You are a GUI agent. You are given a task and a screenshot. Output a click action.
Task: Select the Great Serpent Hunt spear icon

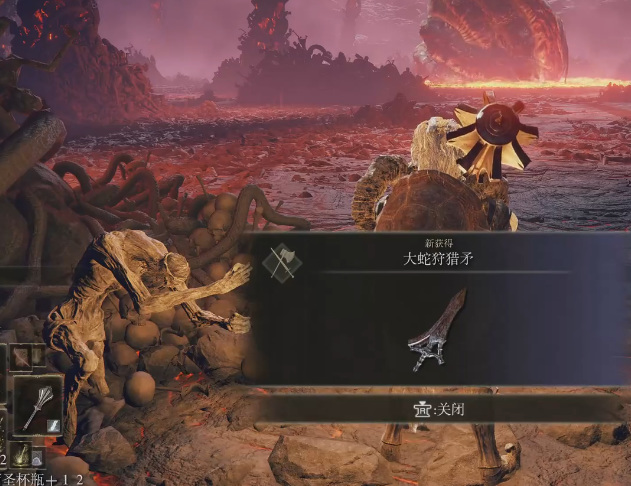tap(437, 331)
